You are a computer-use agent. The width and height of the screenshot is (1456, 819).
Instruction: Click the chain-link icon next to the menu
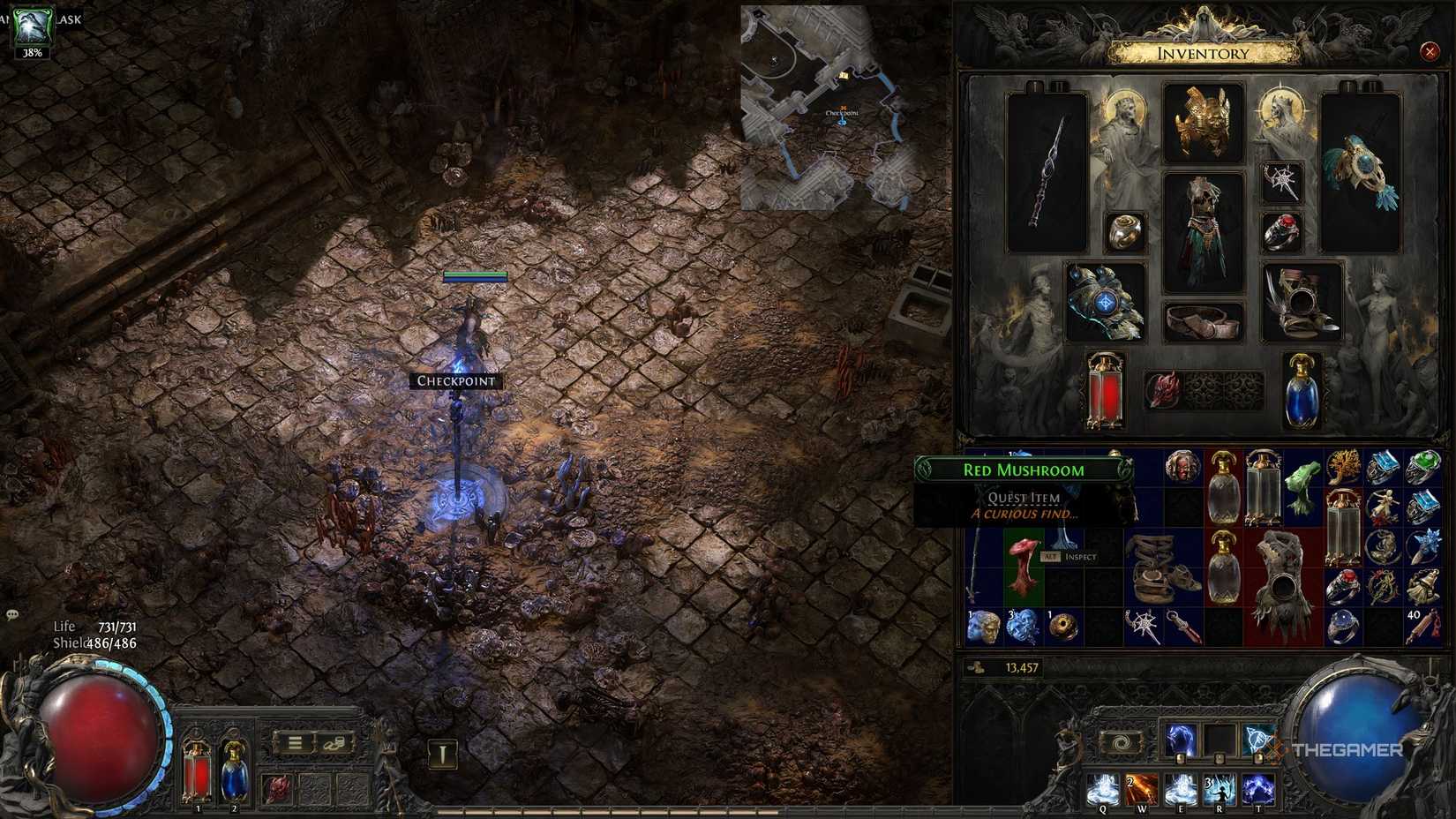(333, 742)
